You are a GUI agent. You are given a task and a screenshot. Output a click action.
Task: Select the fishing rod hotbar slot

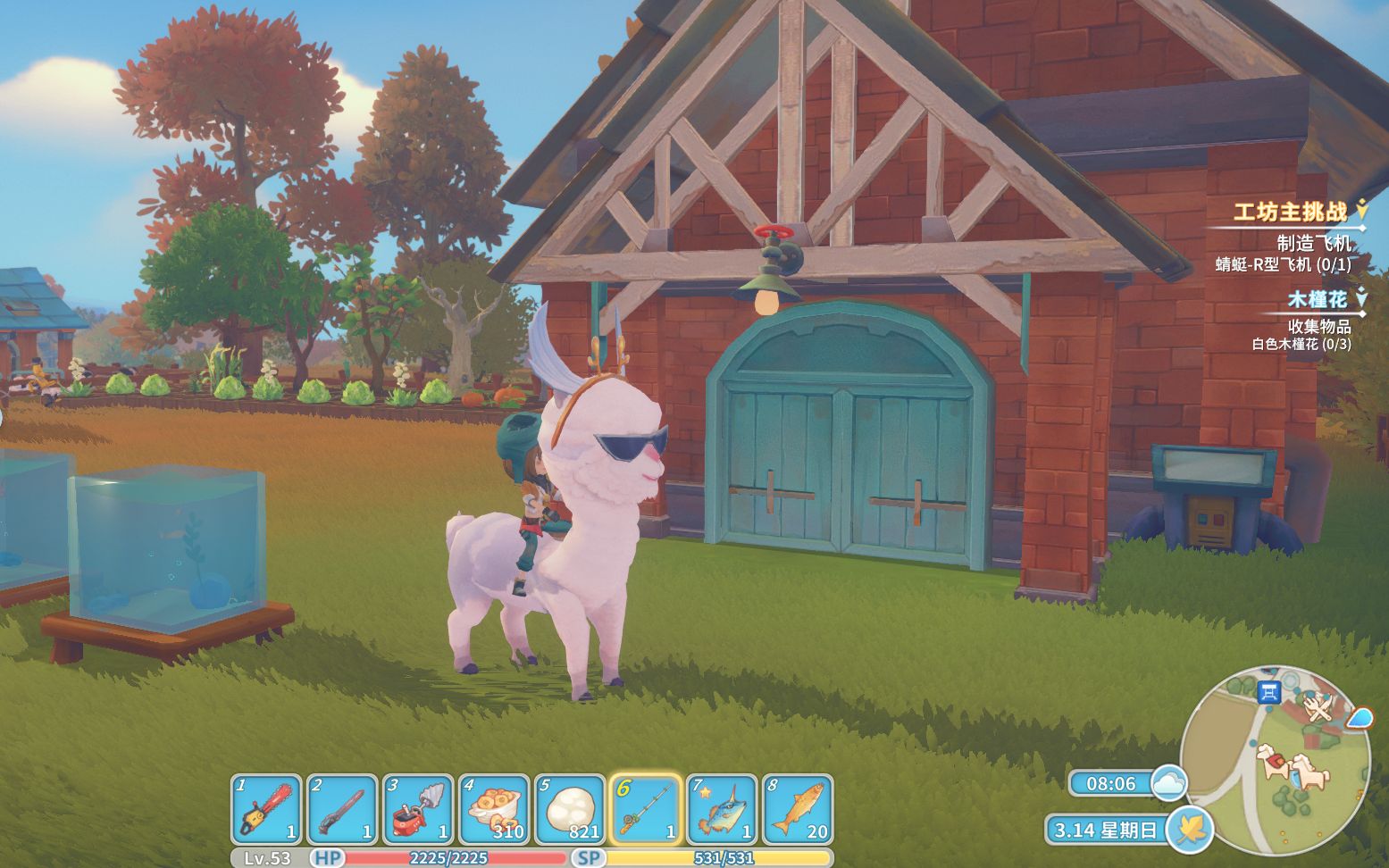pyautogui.click(x=646, y=809)
